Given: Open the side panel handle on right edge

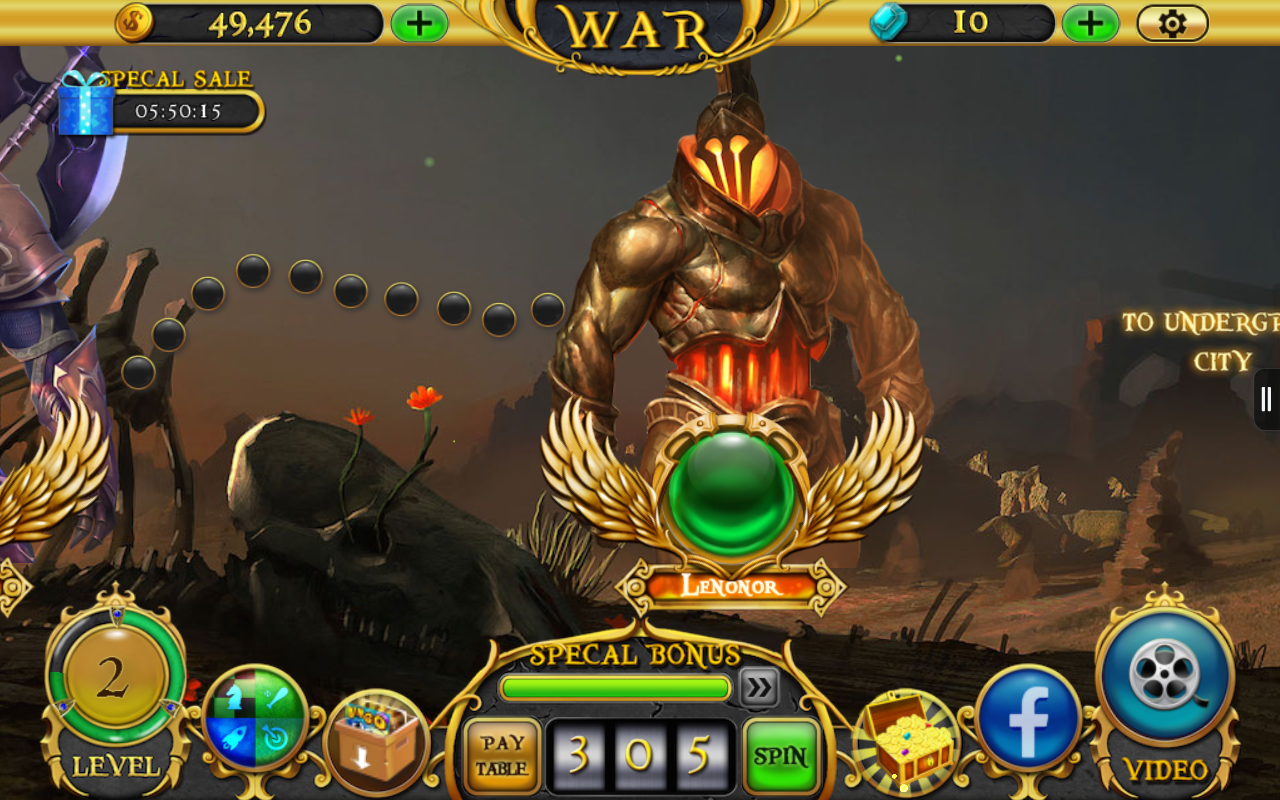Looking at the screenshot, I should pos(1267,399).
